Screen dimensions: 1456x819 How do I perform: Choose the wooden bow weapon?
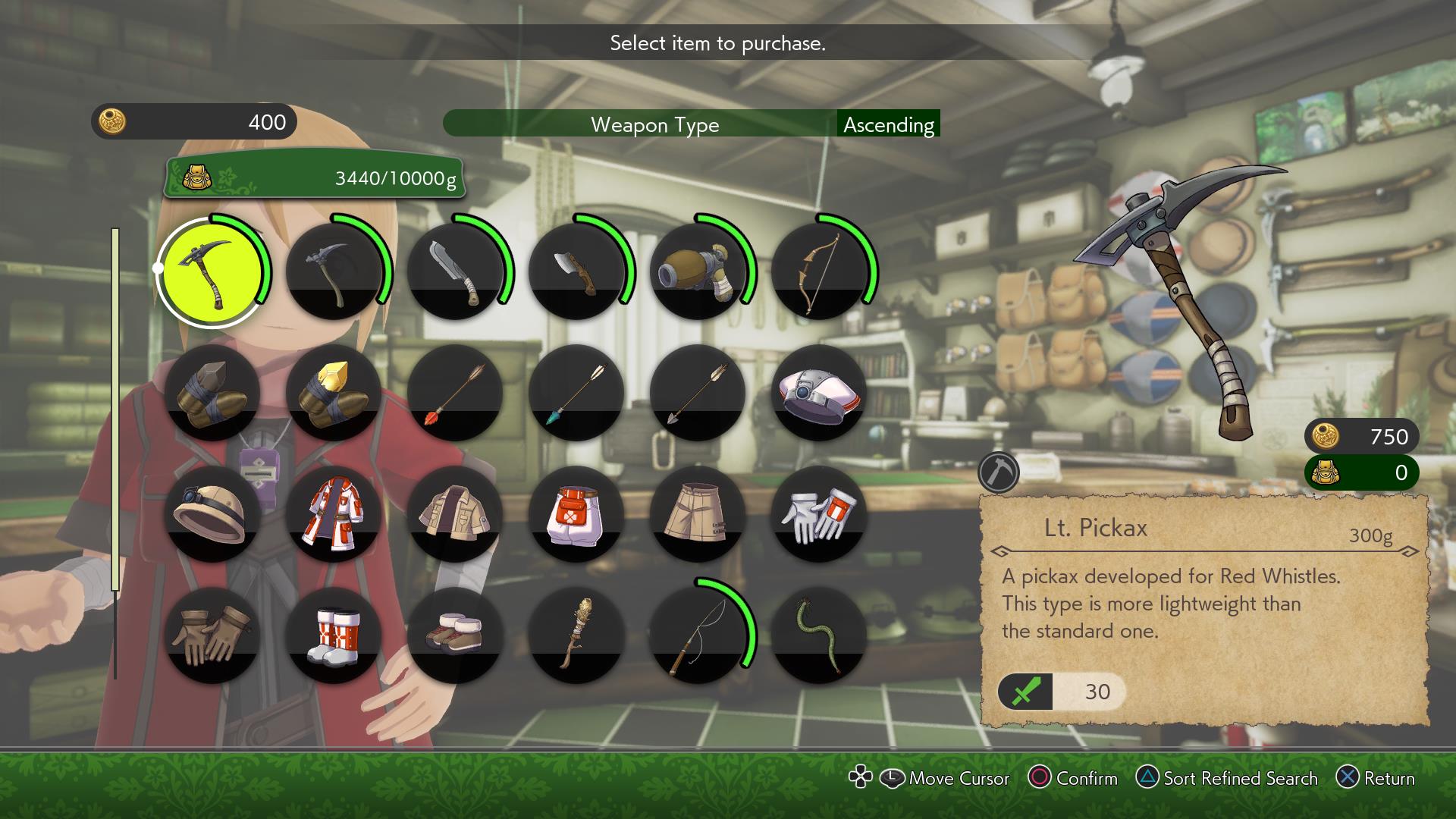pyautogui.click(x=819, y=271)
